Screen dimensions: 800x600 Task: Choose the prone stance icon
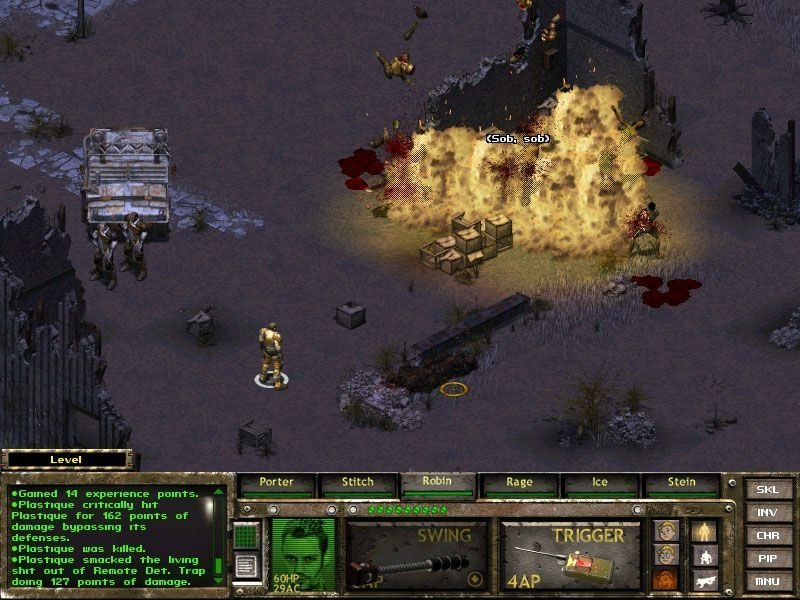click(x=706, y=579)
